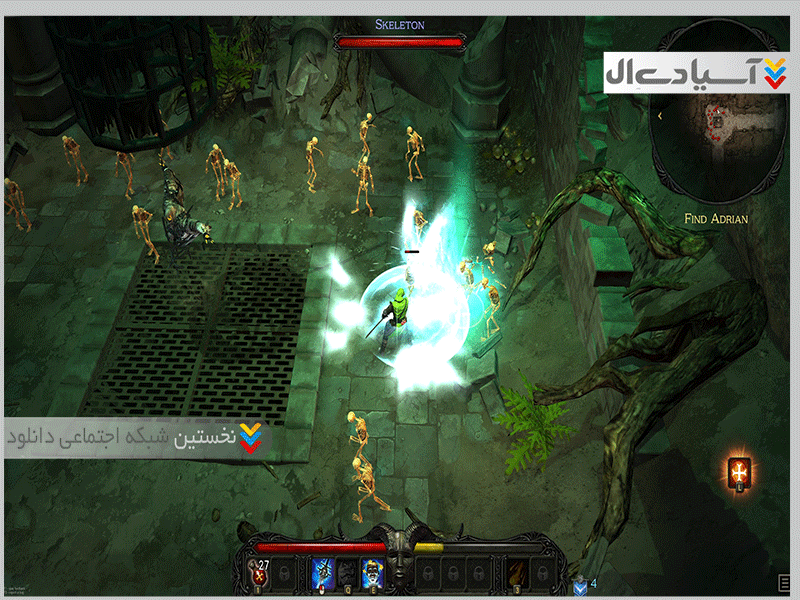Viewport: 800px width, 600px height.
Task: Open the glowing cross level-up icon
Action: 741,472
